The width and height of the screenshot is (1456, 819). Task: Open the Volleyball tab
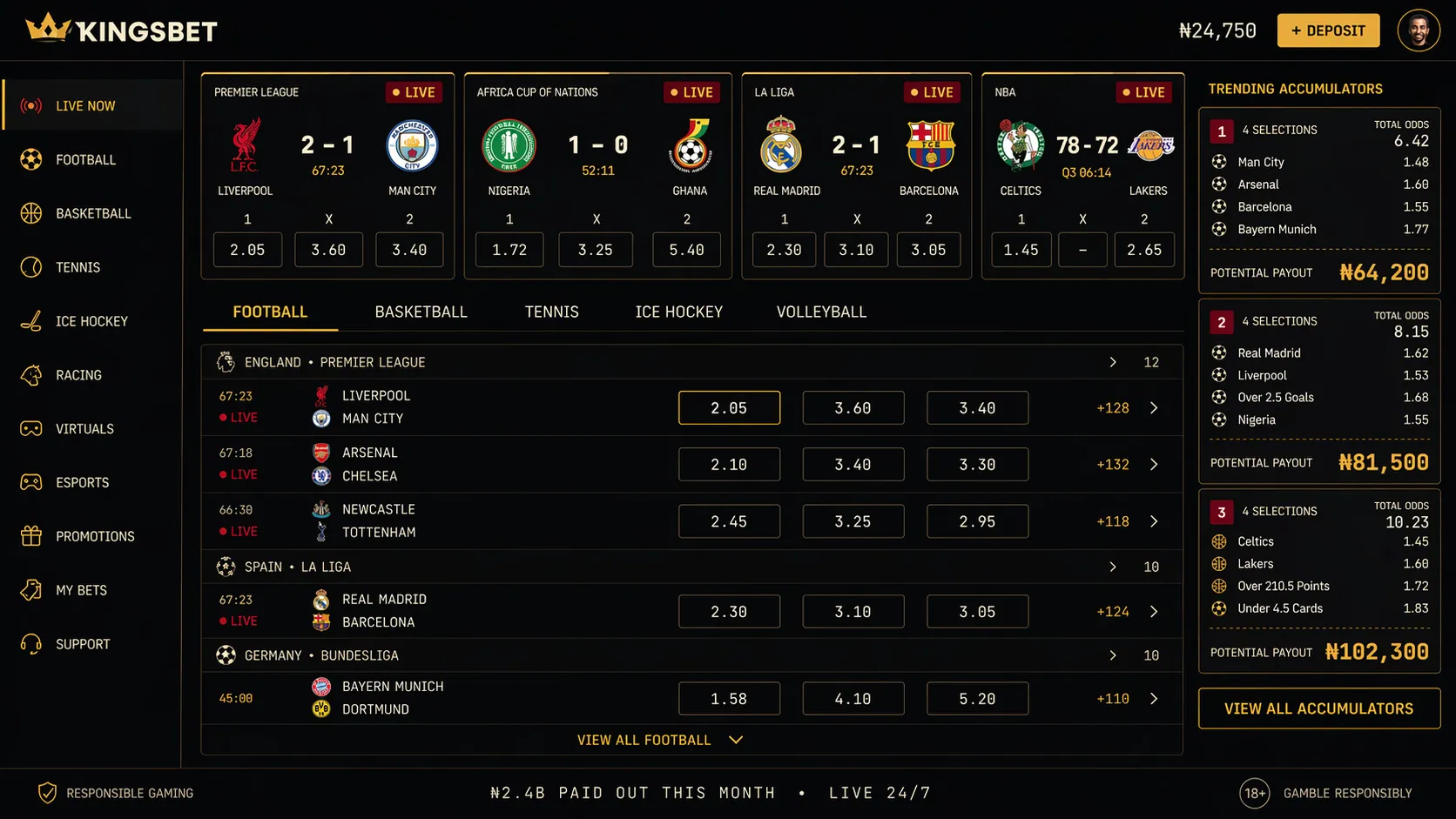pos(819,311)
